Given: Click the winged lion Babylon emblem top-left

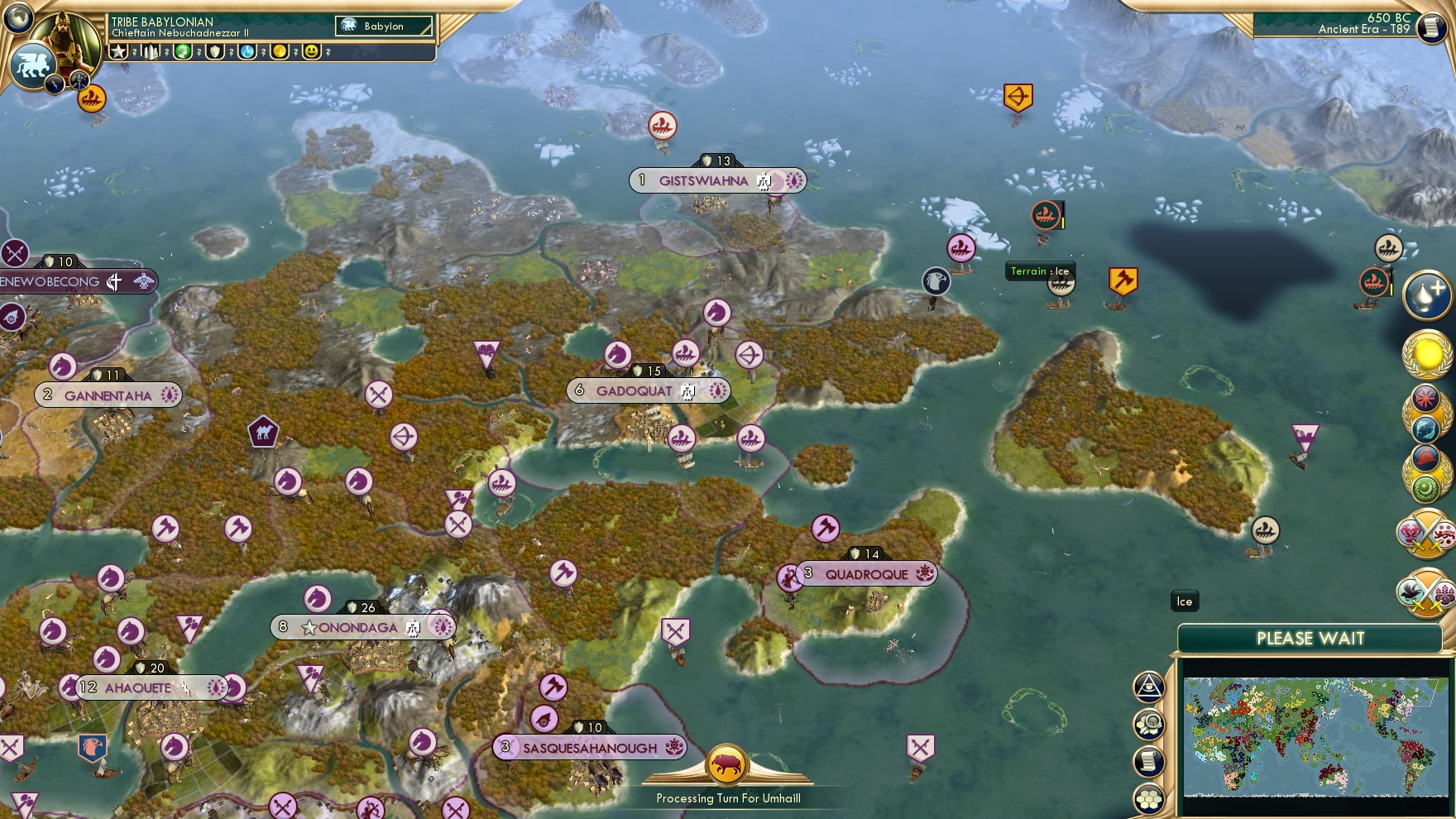Looking at the screenshot, I should pos(31,64).
